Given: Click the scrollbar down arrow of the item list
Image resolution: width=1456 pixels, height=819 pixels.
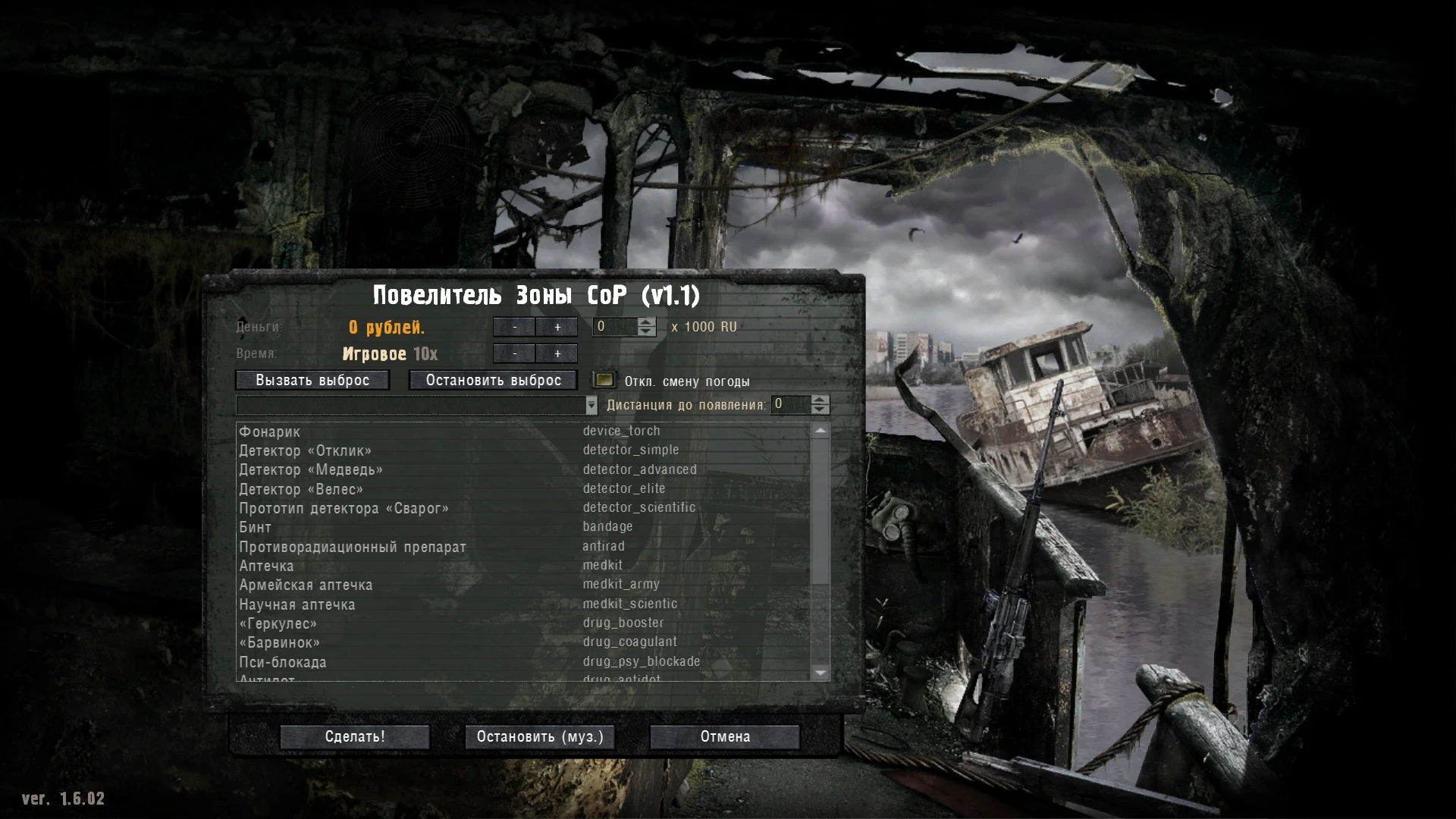Looking at the screenshot, I should point(821,673).
